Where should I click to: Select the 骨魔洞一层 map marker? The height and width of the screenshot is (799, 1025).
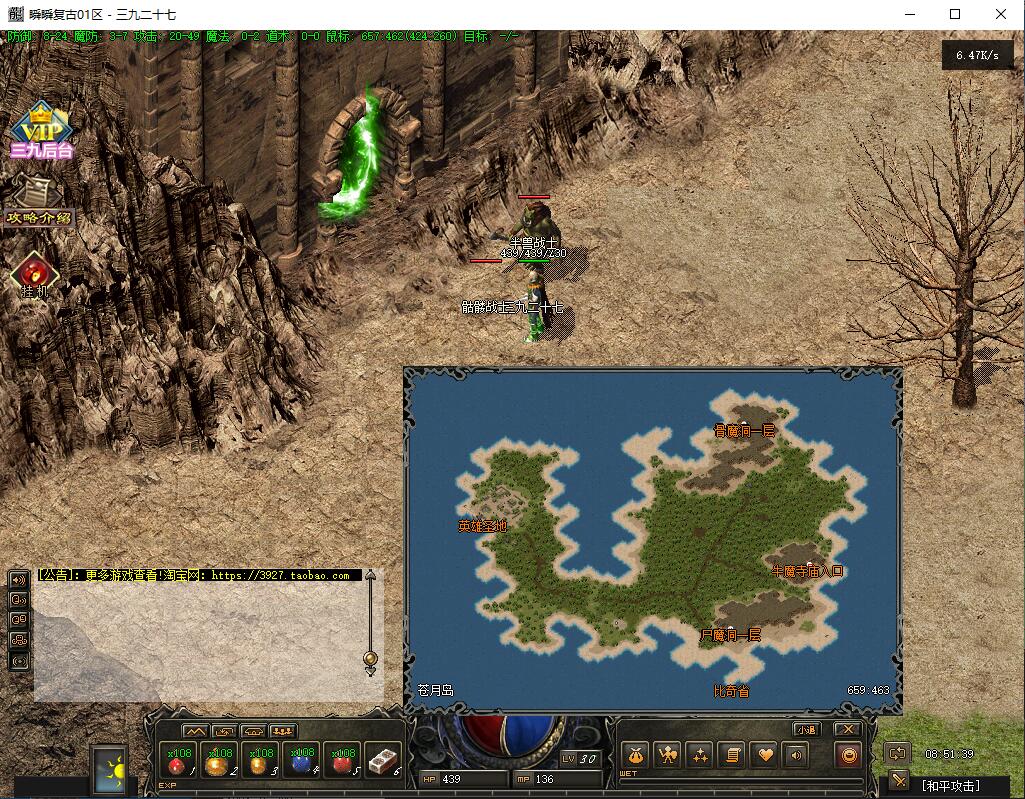[744, 431]
